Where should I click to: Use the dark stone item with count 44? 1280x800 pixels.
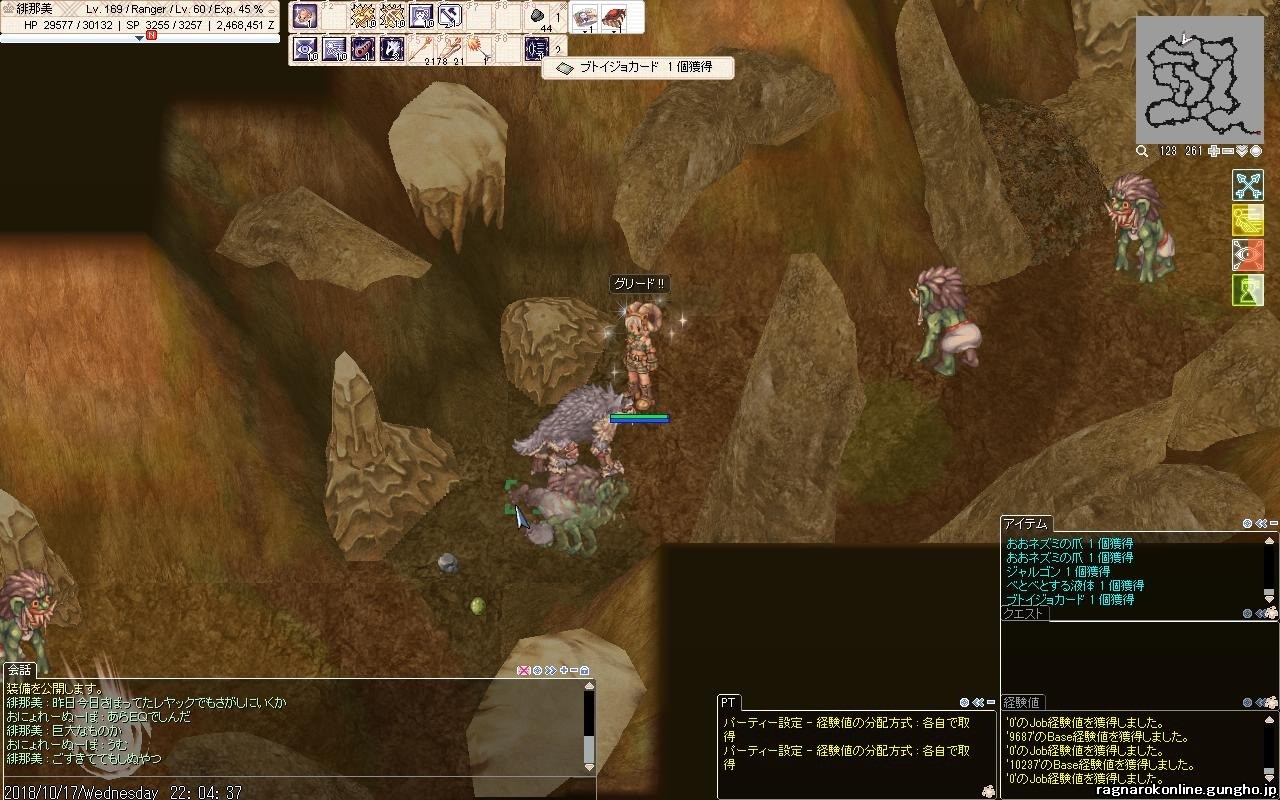537,17
